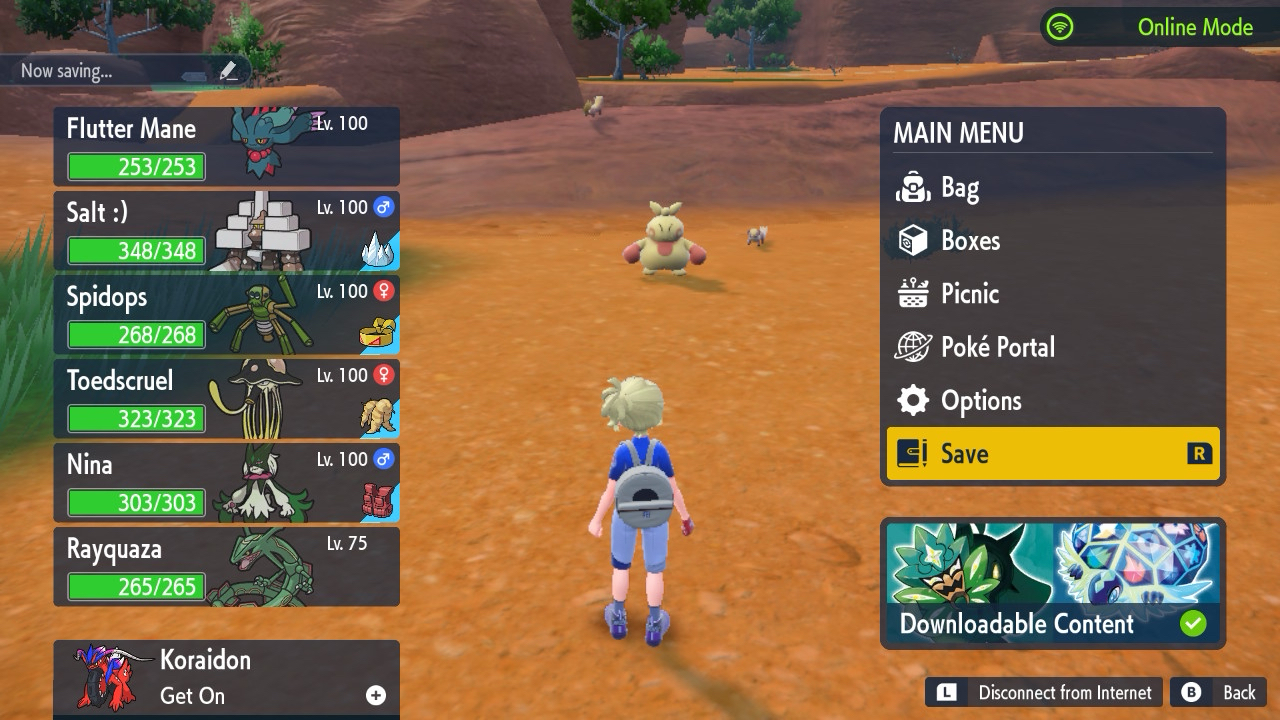Choose Spidops from the party list
This screenshot has height=720, width=1280.
(226, 315)
